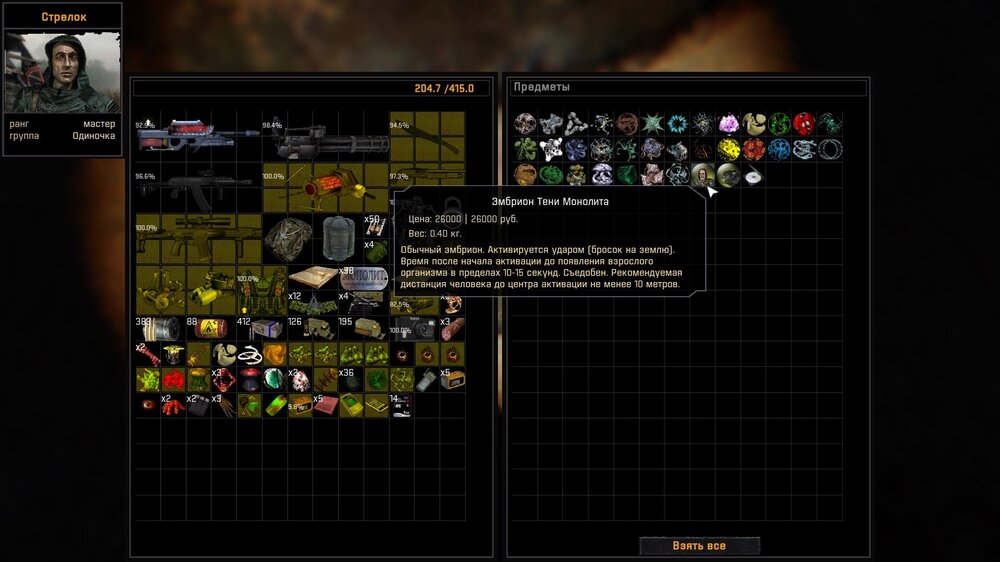Take the CD disc from loot panel
This screenshot has height=562, width=1000.
click(753, 175)
